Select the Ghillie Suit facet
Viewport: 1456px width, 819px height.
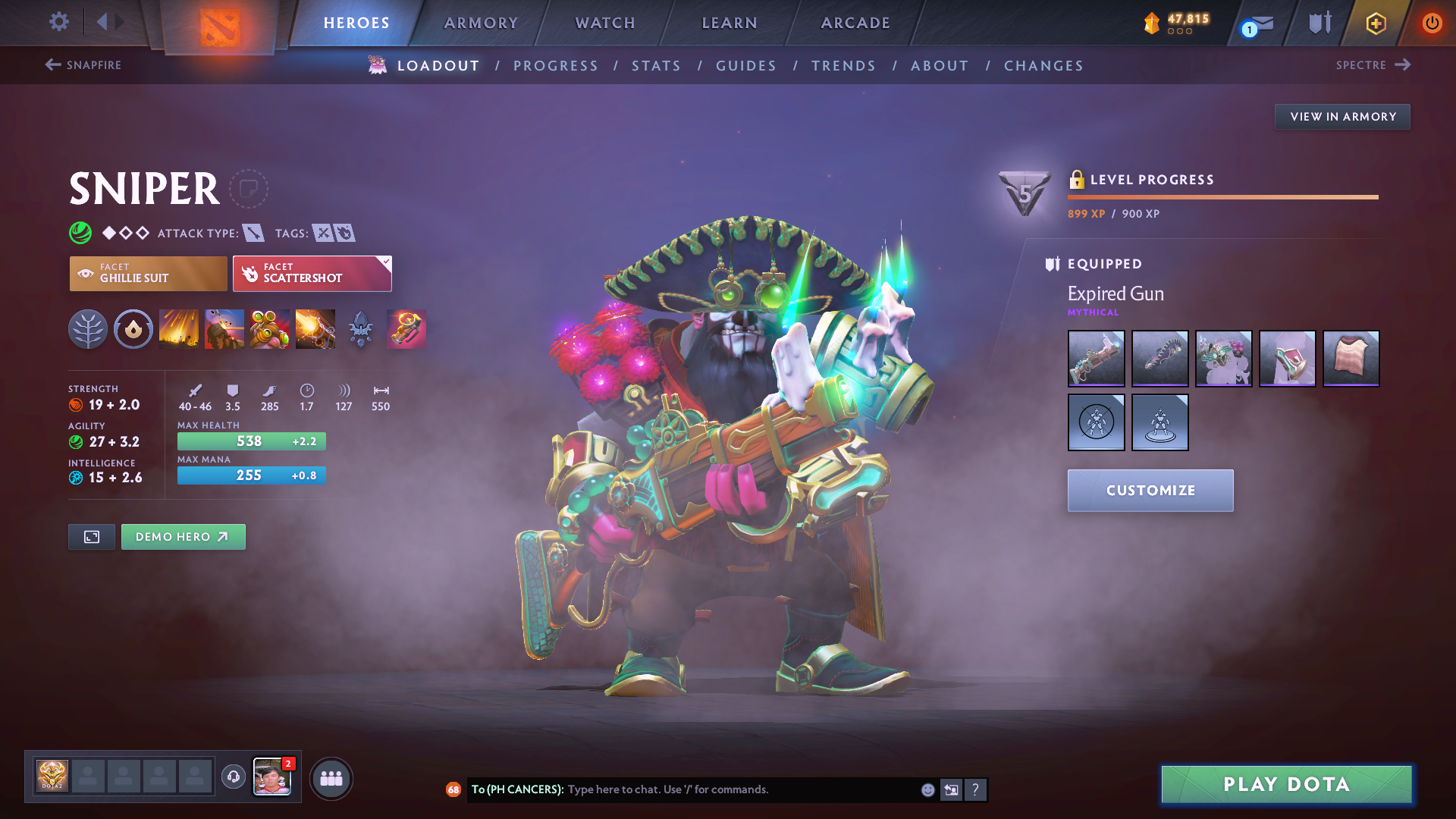point(148,273)
